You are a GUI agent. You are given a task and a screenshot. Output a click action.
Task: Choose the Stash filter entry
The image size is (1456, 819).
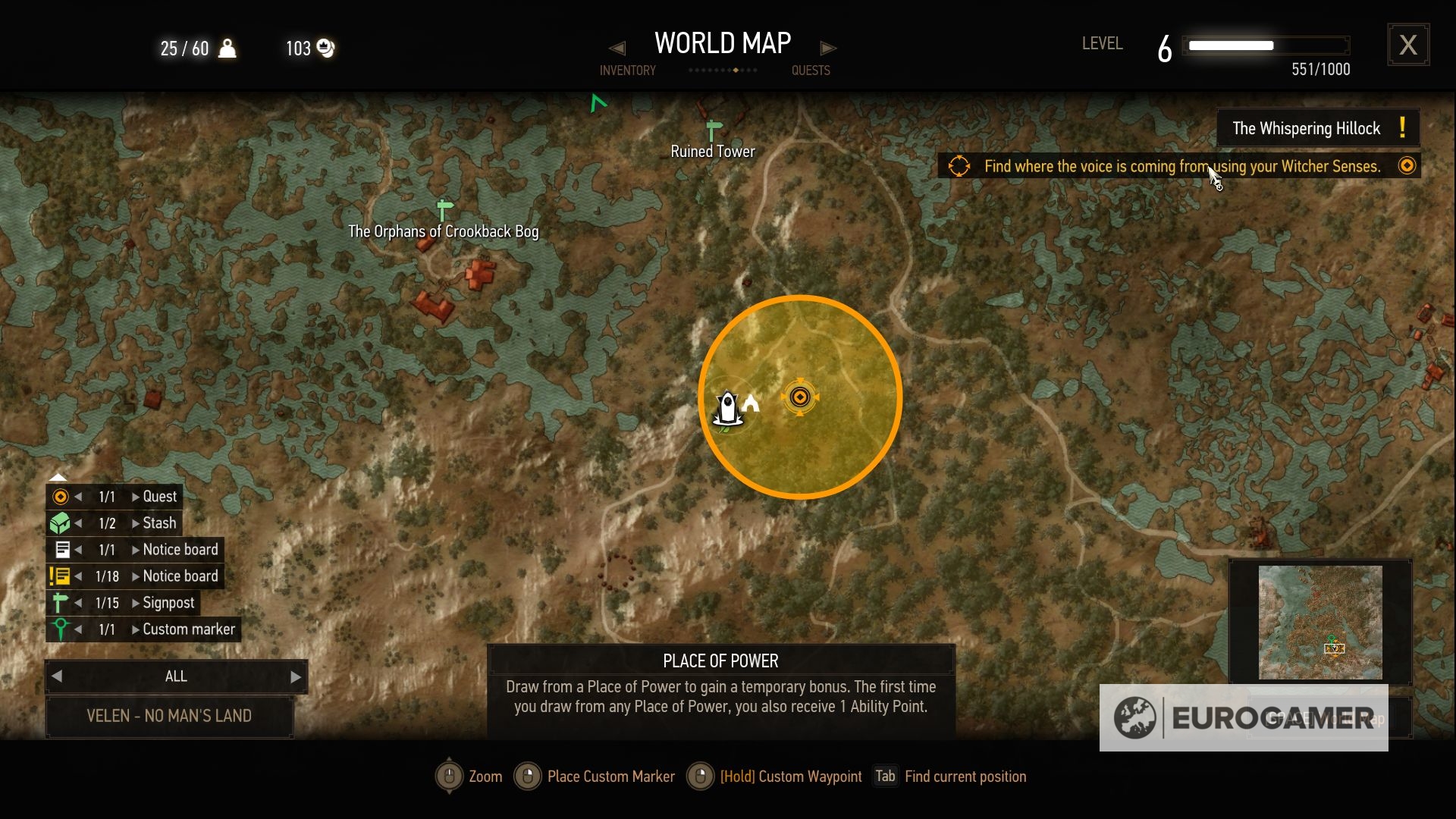pyautogui.click(x=159, y=523)
